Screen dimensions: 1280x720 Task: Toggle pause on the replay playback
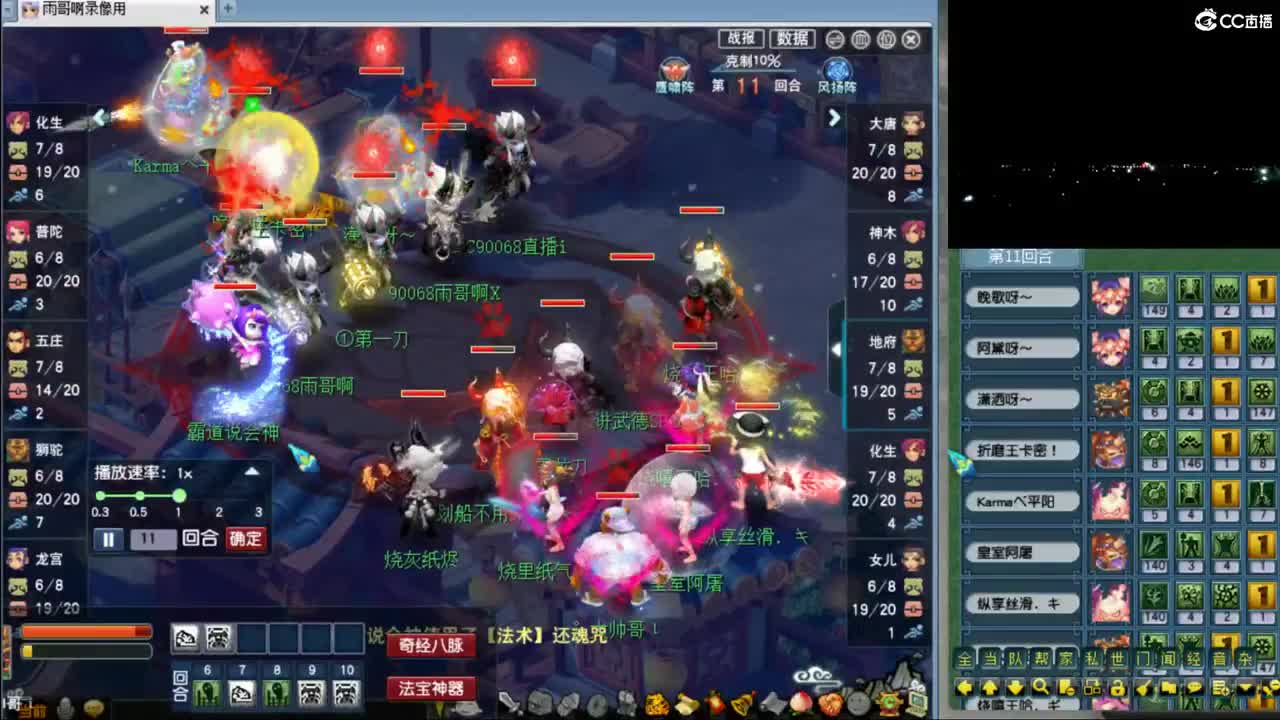[109, 538]
